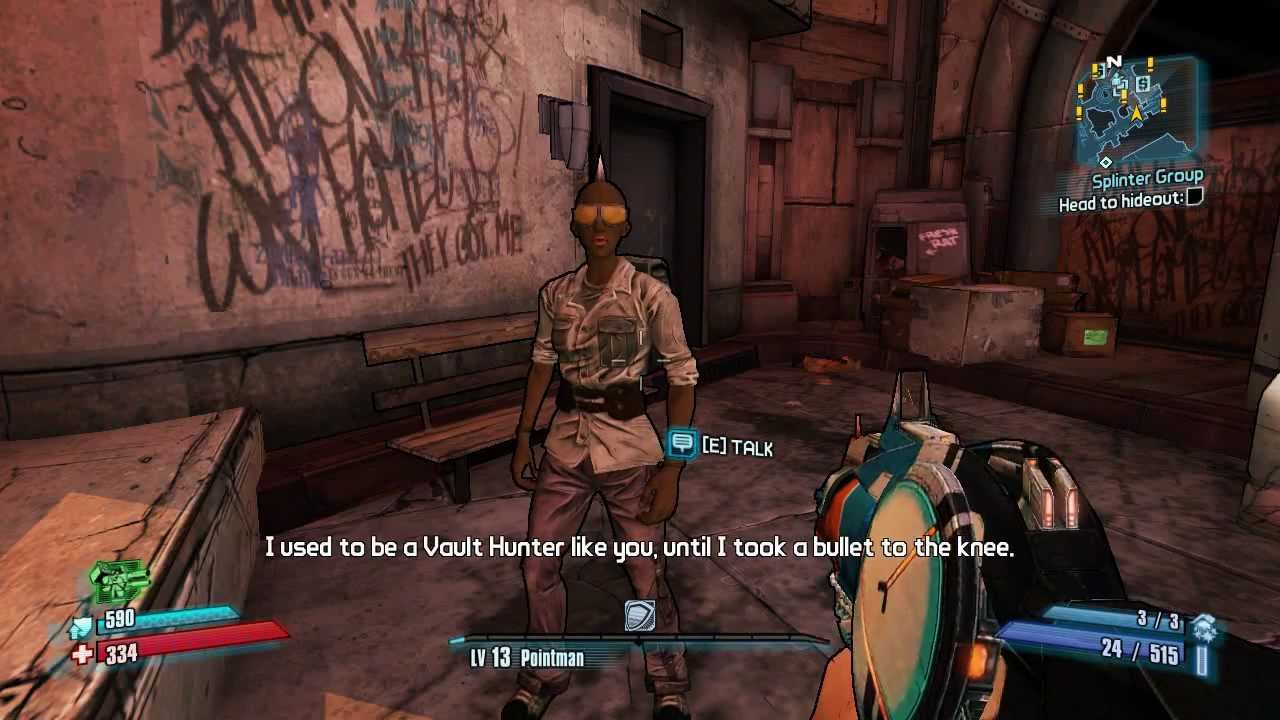
Task: Activate the action skill icon above XP bar
Action: (x=640, y=615)
